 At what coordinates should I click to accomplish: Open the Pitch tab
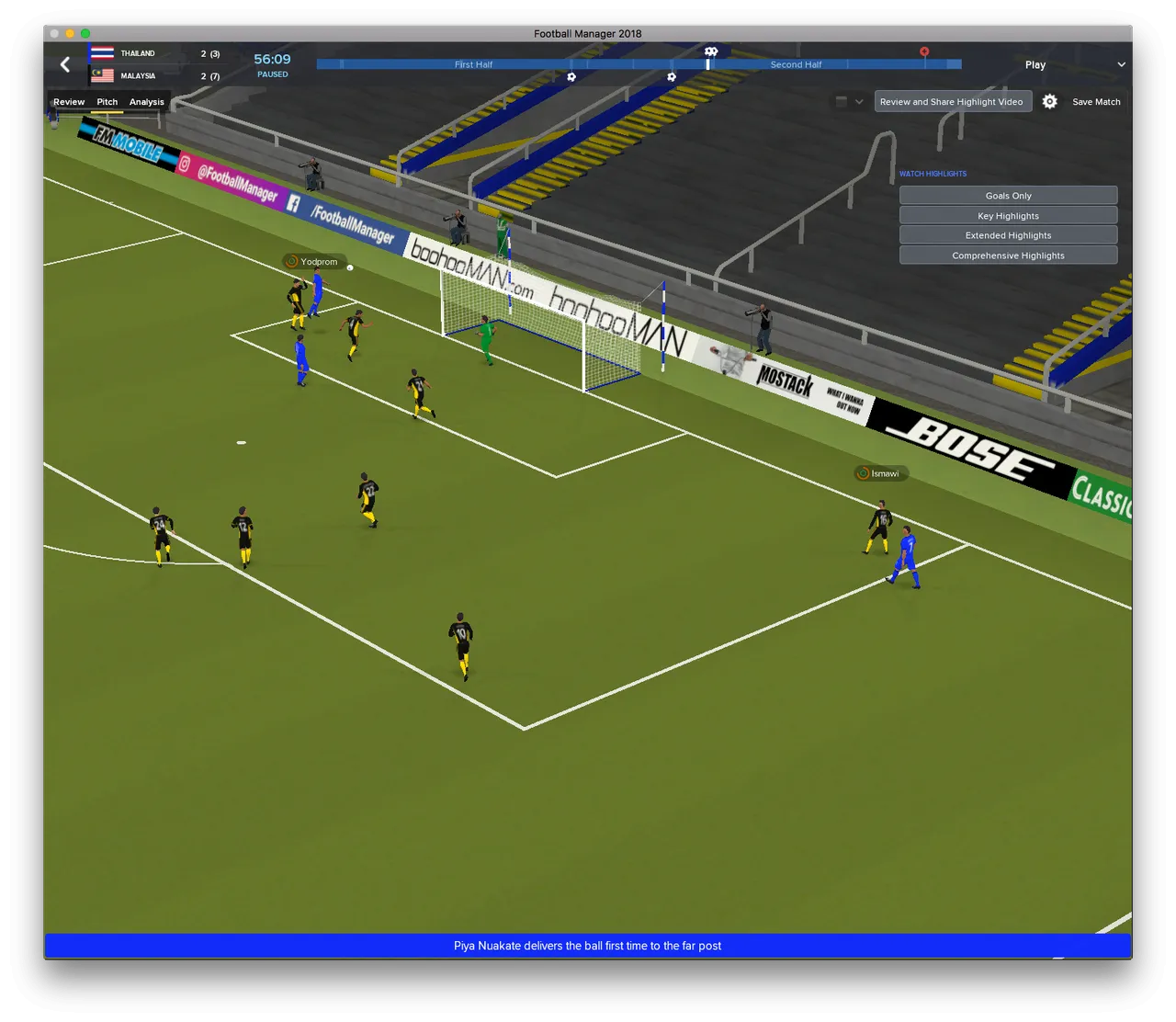pos(107,102)
